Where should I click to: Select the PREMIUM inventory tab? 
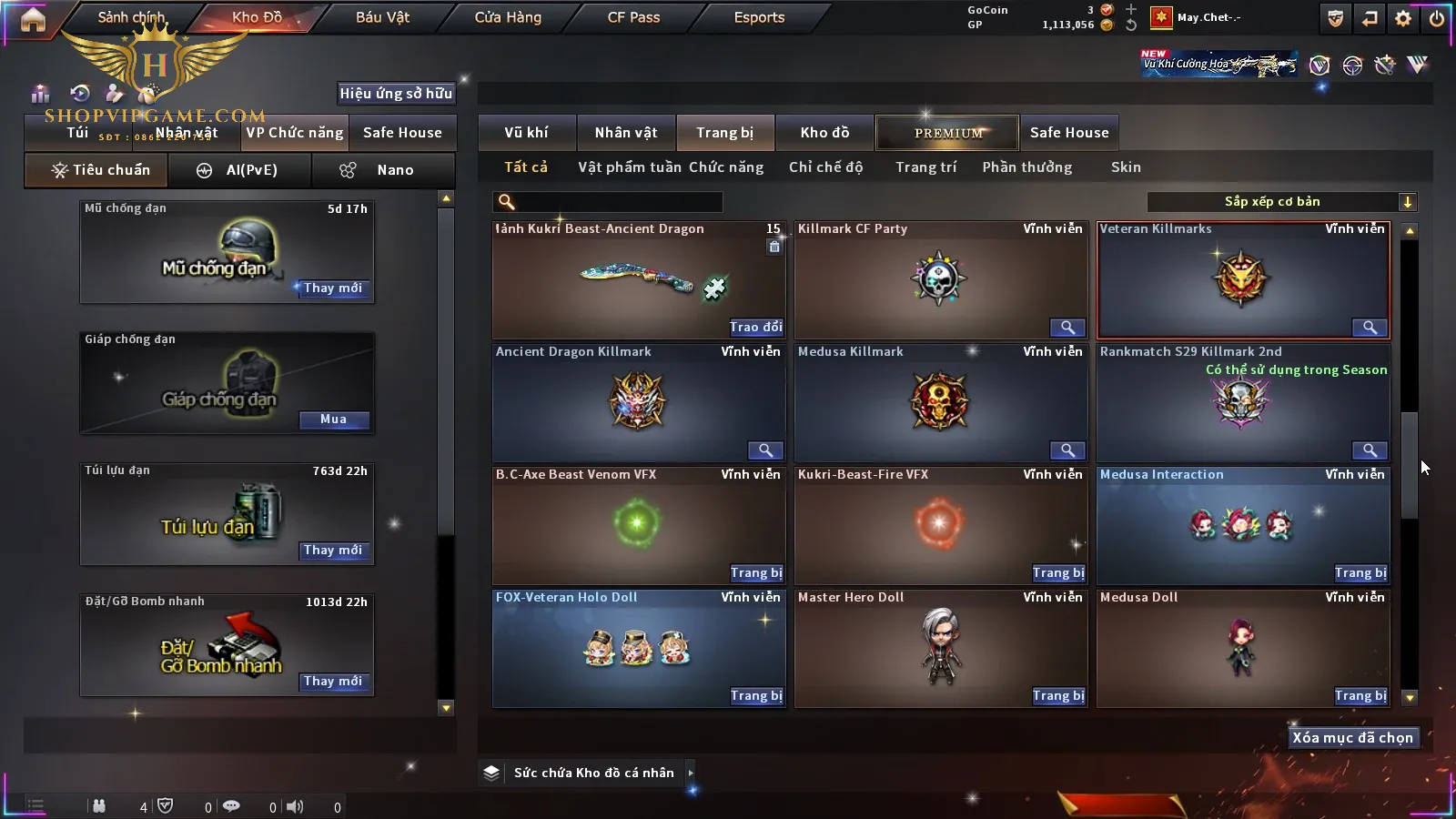pyautogui.click(x=948, y=133)
